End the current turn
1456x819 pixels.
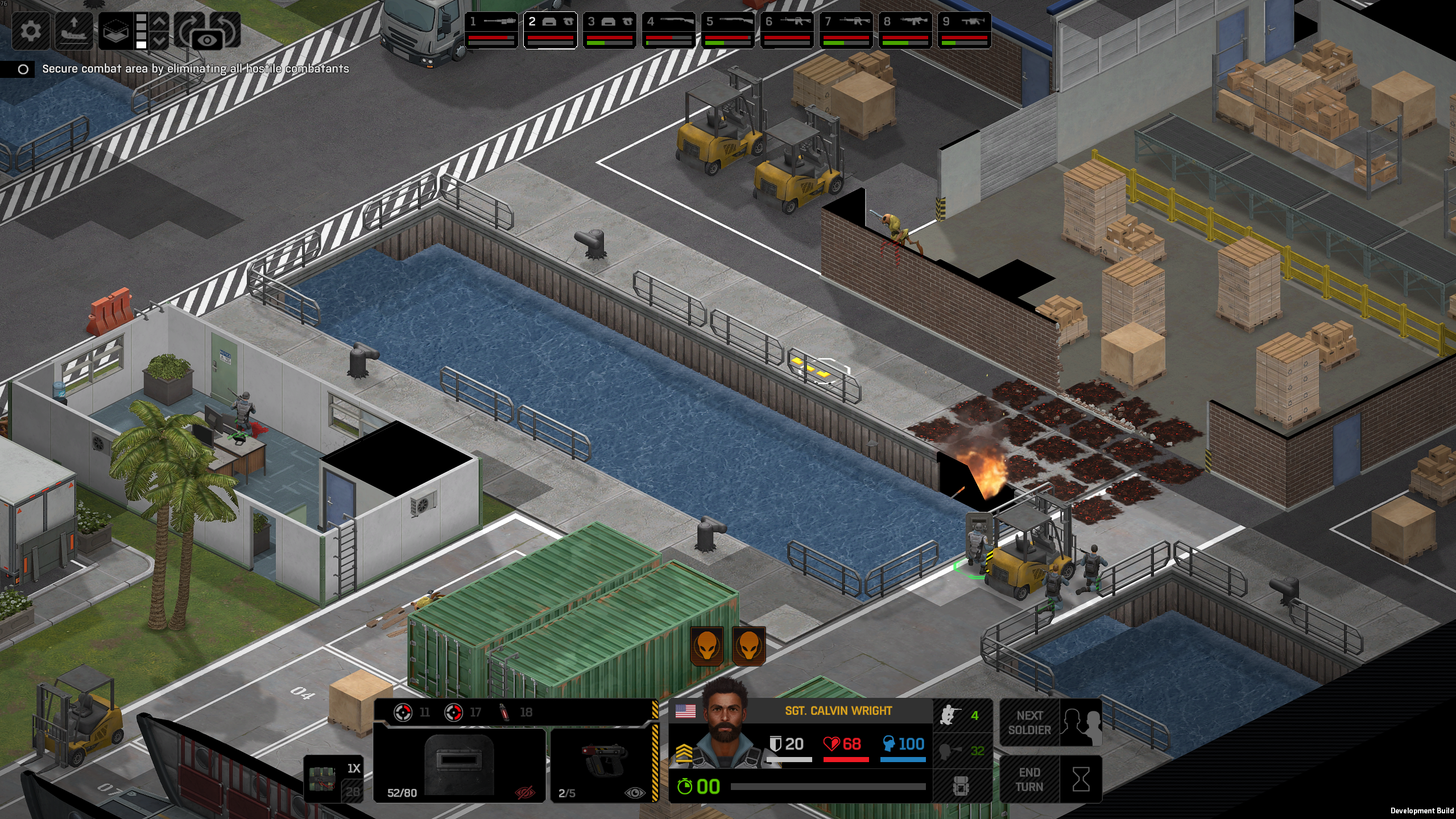coord(1051,780)
